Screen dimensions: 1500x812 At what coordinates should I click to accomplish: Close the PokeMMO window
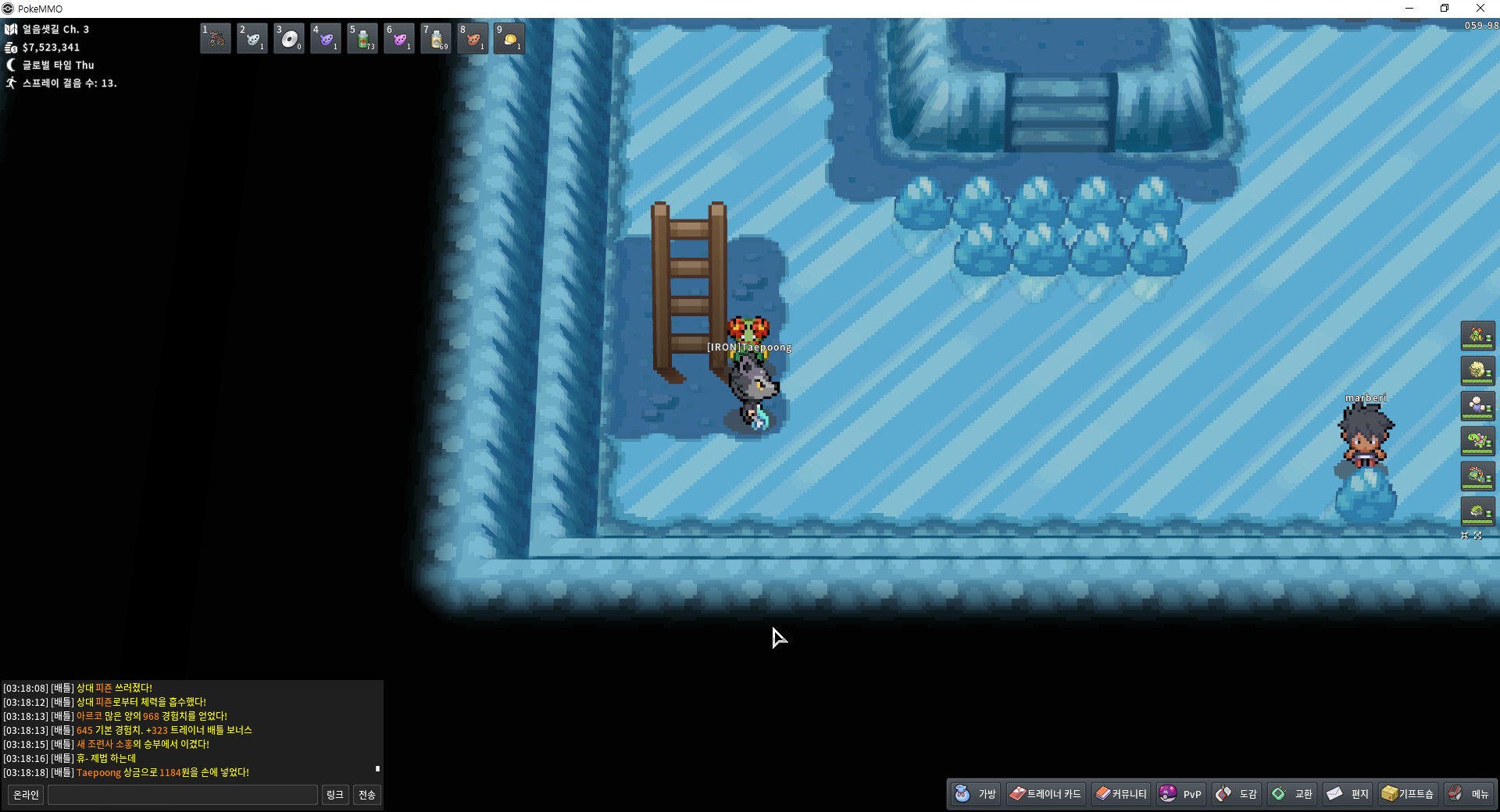coord(1480,9)
